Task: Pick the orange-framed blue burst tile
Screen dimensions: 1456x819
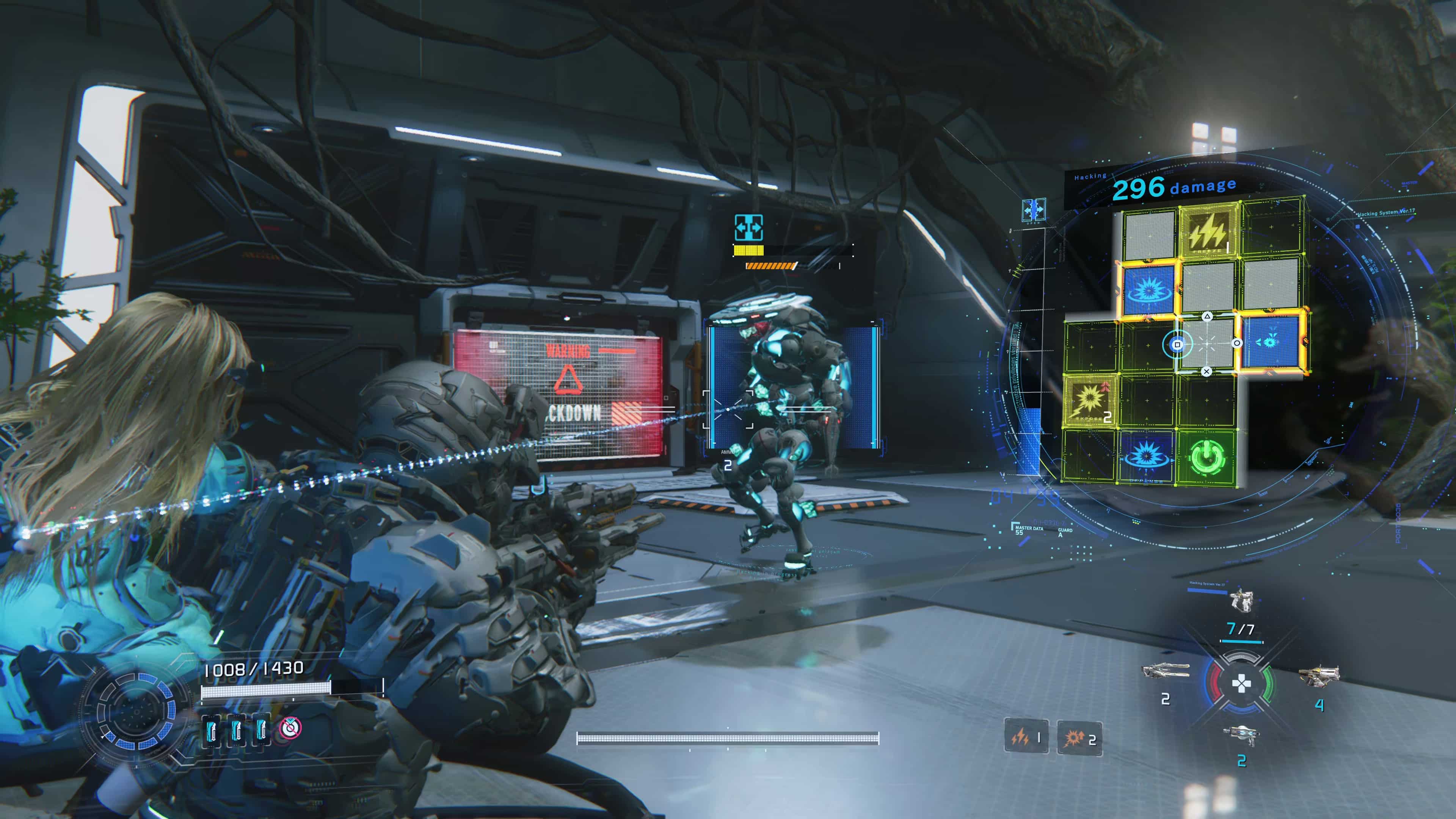Action: [1148, 290]
